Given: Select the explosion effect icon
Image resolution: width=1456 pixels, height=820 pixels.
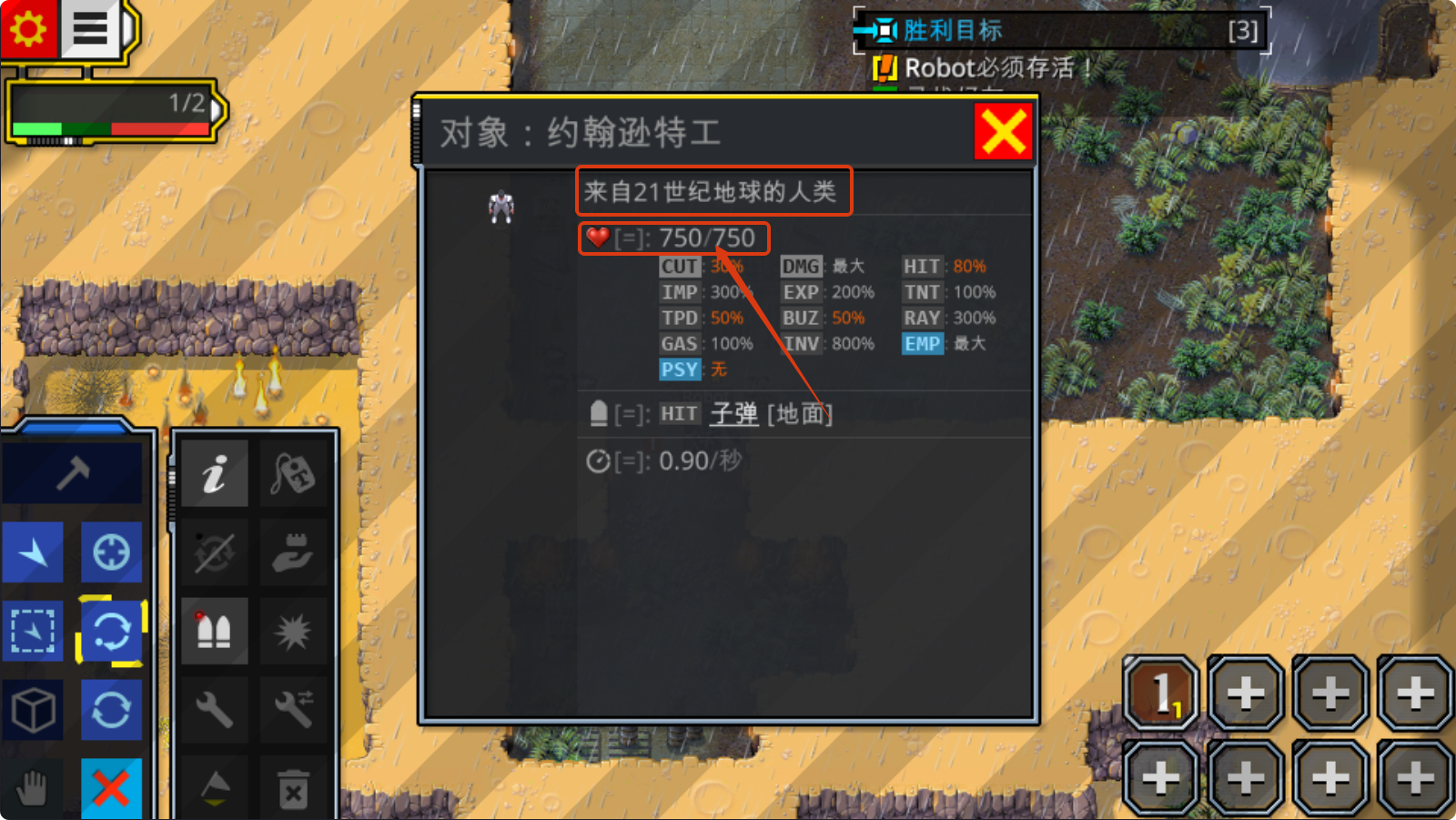Looking at the screenshot, I should tap(294, 630).
